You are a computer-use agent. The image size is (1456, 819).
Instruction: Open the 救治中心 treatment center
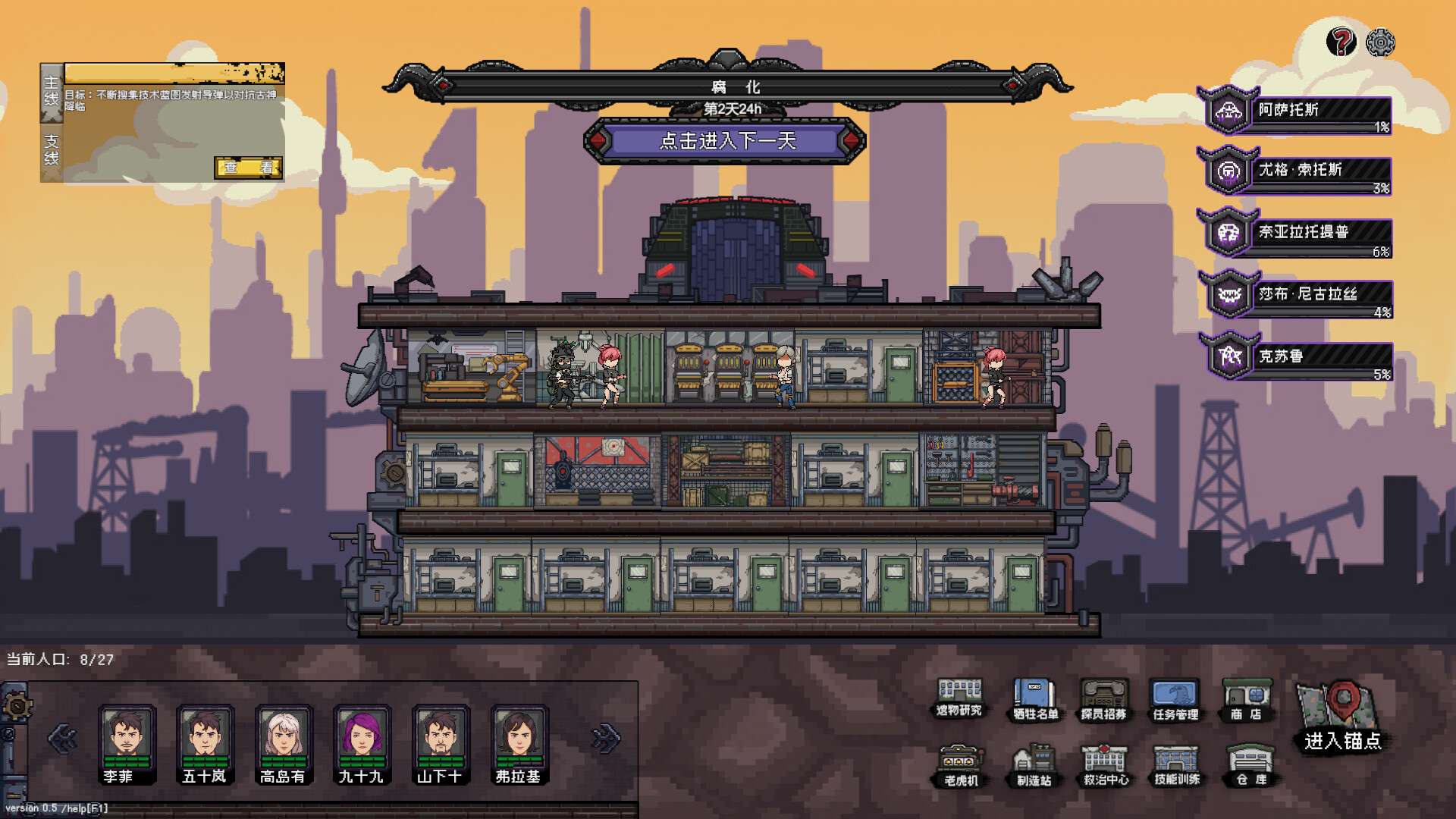1105,764
